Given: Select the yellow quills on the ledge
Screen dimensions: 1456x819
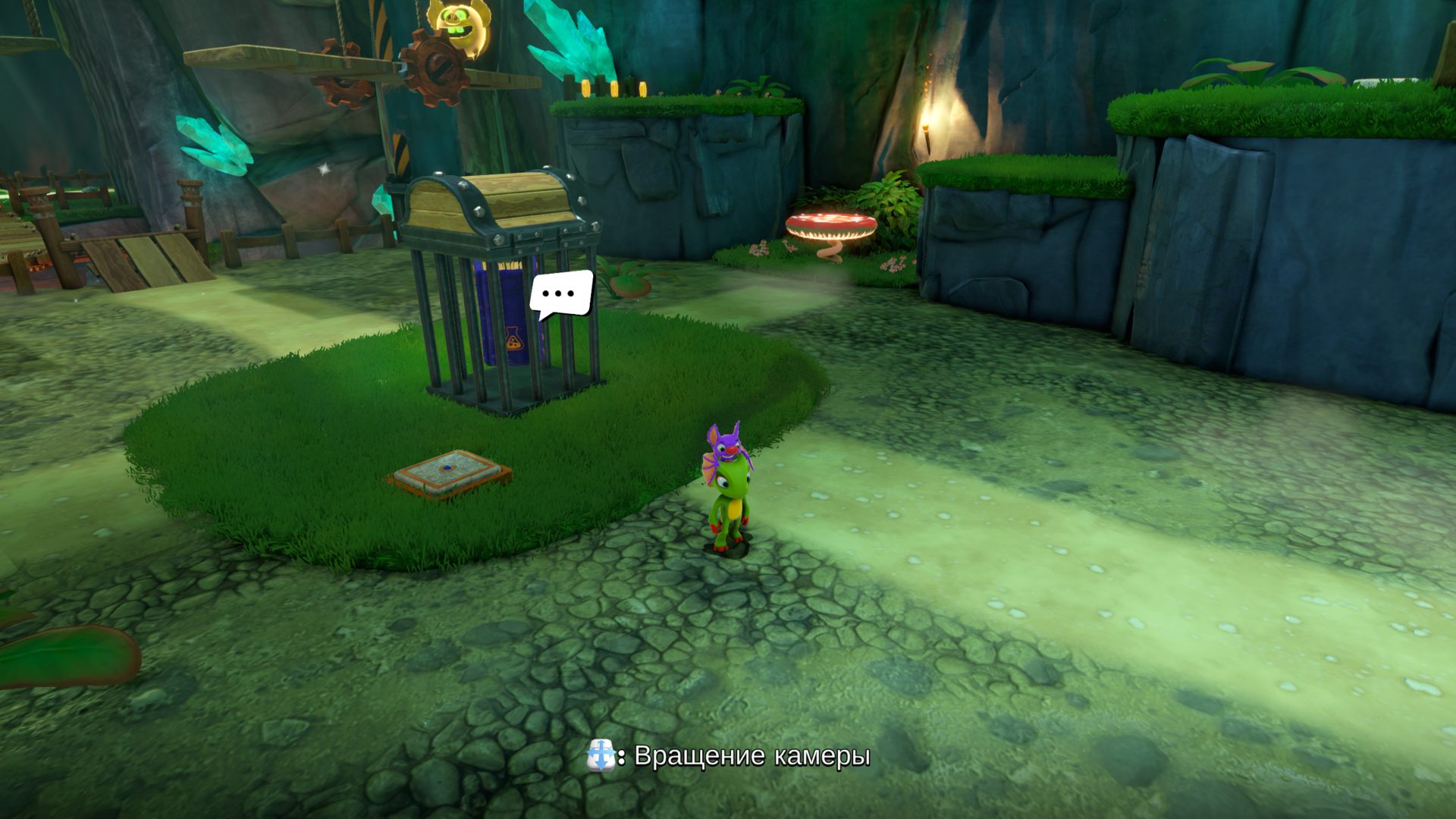Looking at the screenshot, I should tap(614, 87).
